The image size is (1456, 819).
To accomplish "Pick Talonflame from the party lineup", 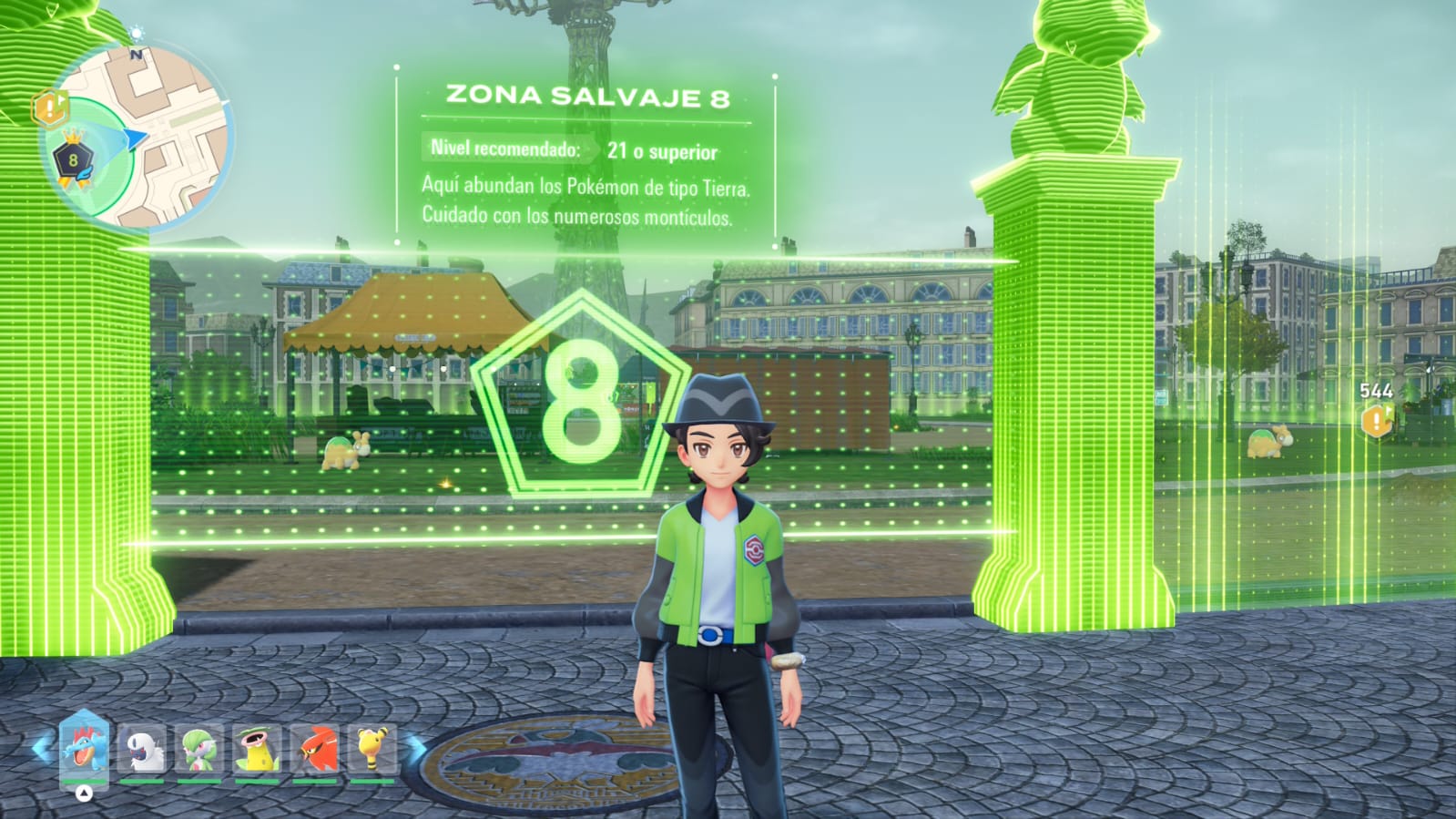I will pyautogui.click(x=315, y=749).
